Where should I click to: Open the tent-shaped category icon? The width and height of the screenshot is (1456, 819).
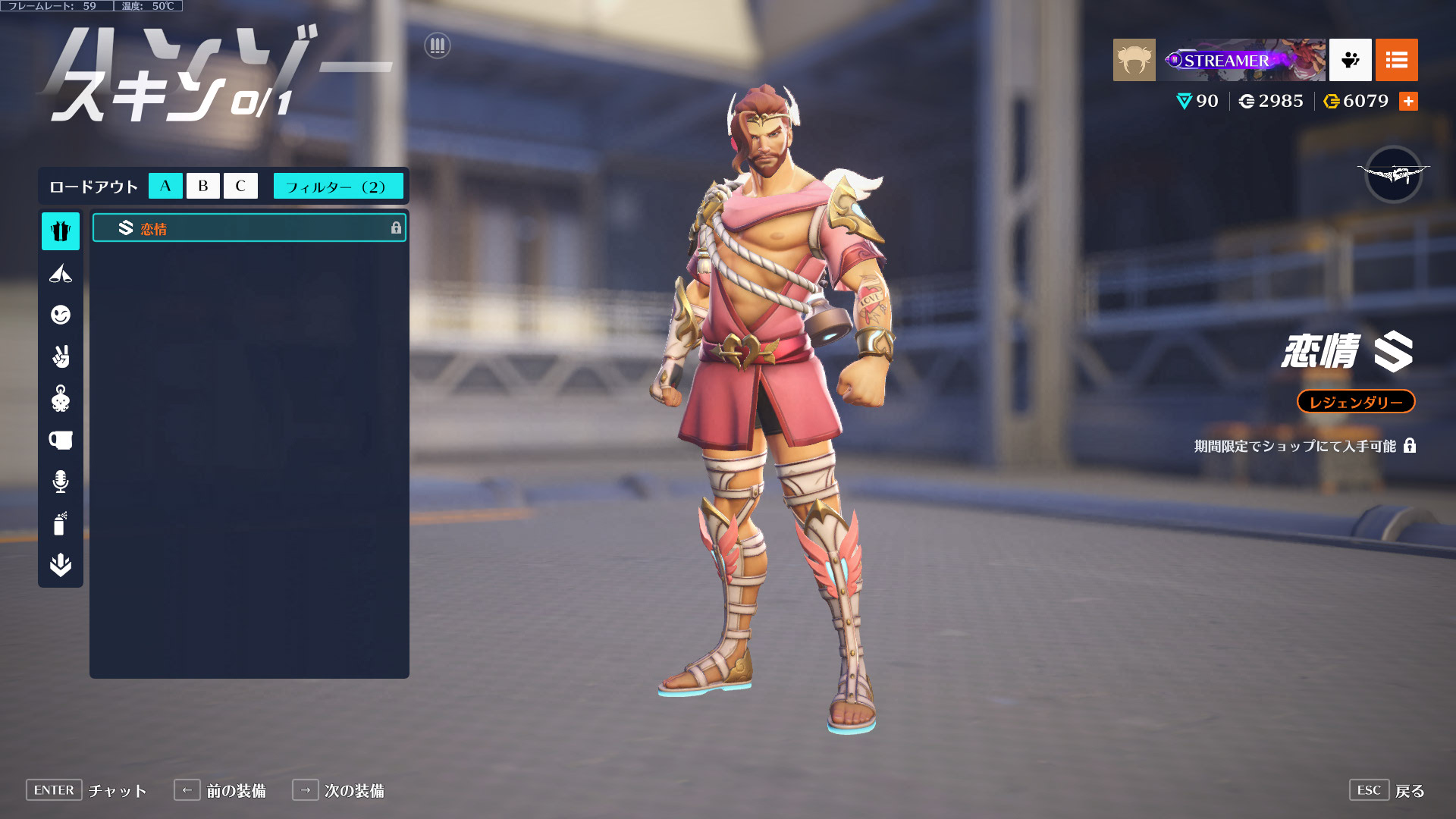pyautogui.click(x=61, y=273)
